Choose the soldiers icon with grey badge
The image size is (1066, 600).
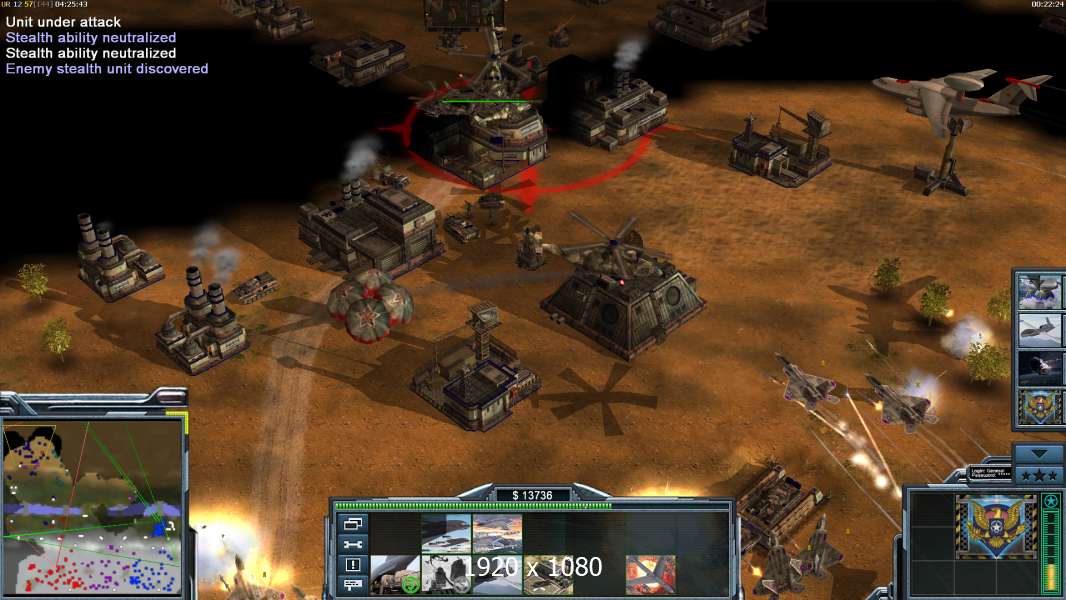[446, 575]
